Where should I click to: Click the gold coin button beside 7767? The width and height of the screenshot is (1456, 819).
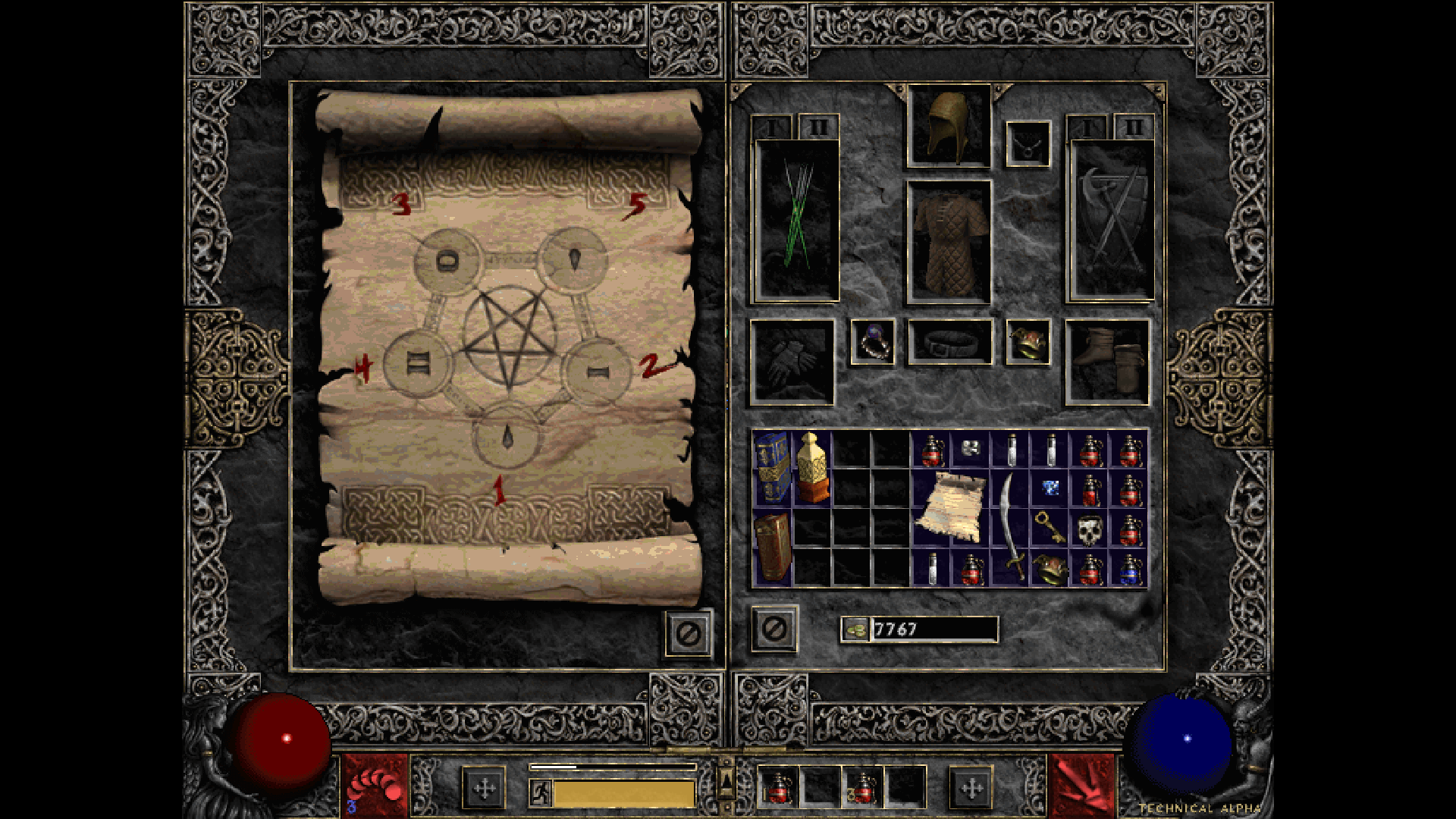tap(856, 629)
